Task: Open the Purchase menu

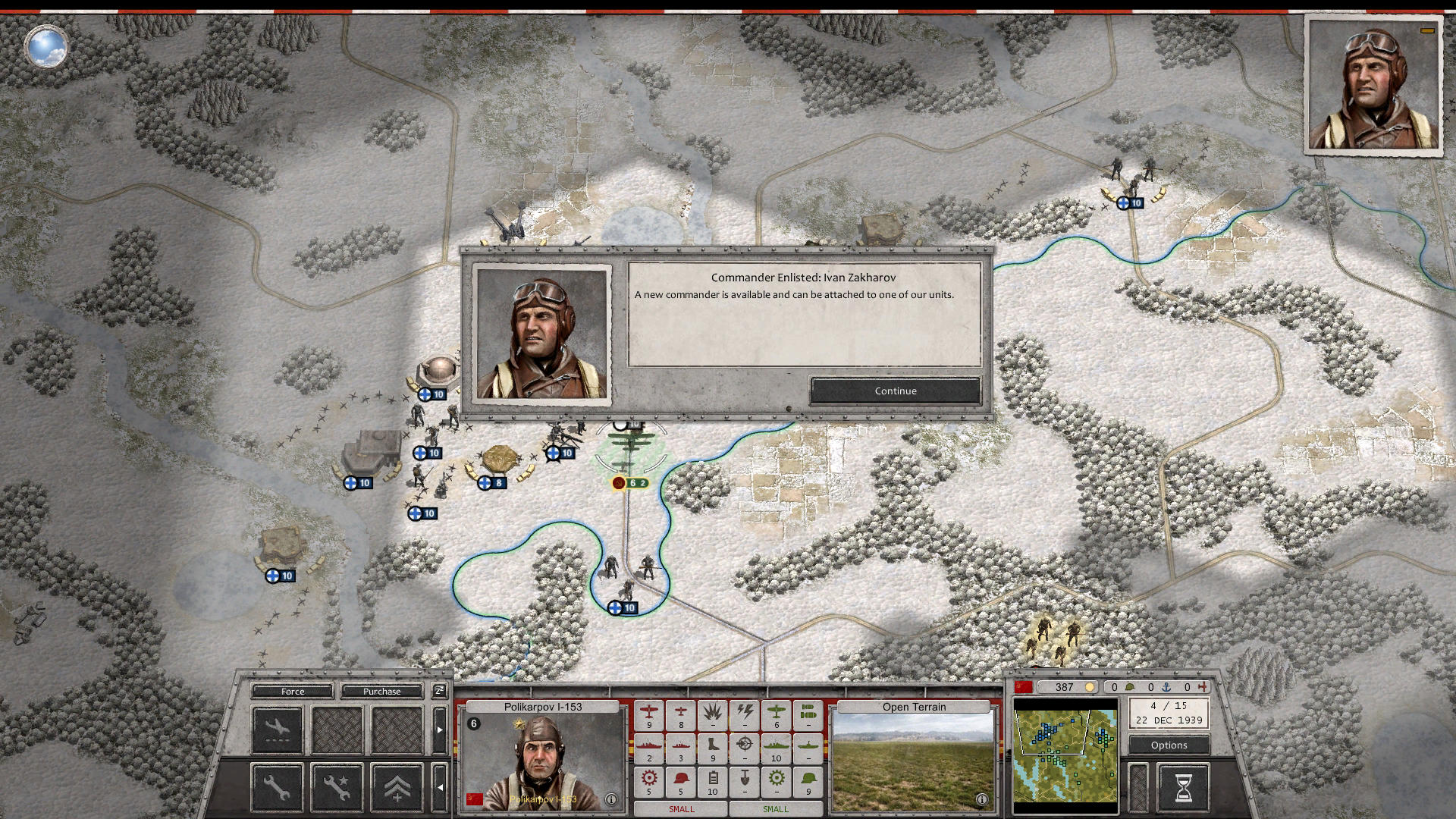Action: coord(381,692)
